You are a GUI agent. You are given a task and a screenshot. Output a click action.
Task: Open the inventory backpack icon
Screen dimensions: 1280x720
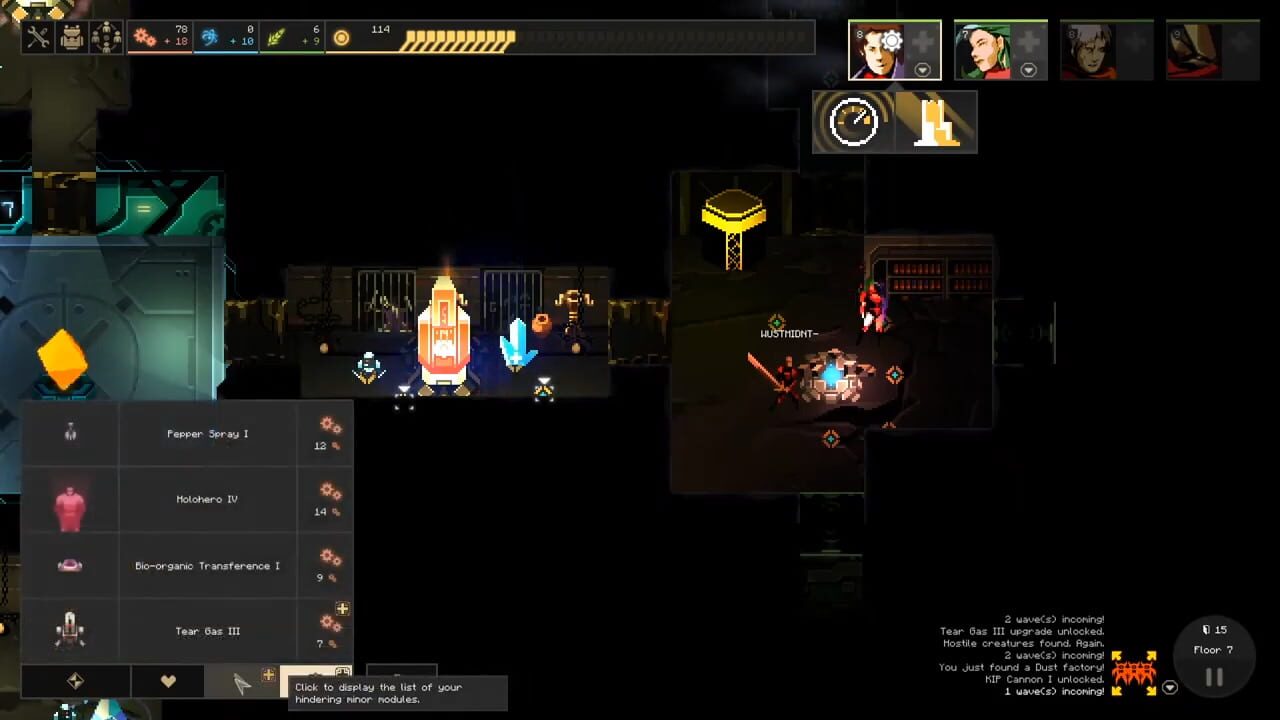[x=72, y=36]
